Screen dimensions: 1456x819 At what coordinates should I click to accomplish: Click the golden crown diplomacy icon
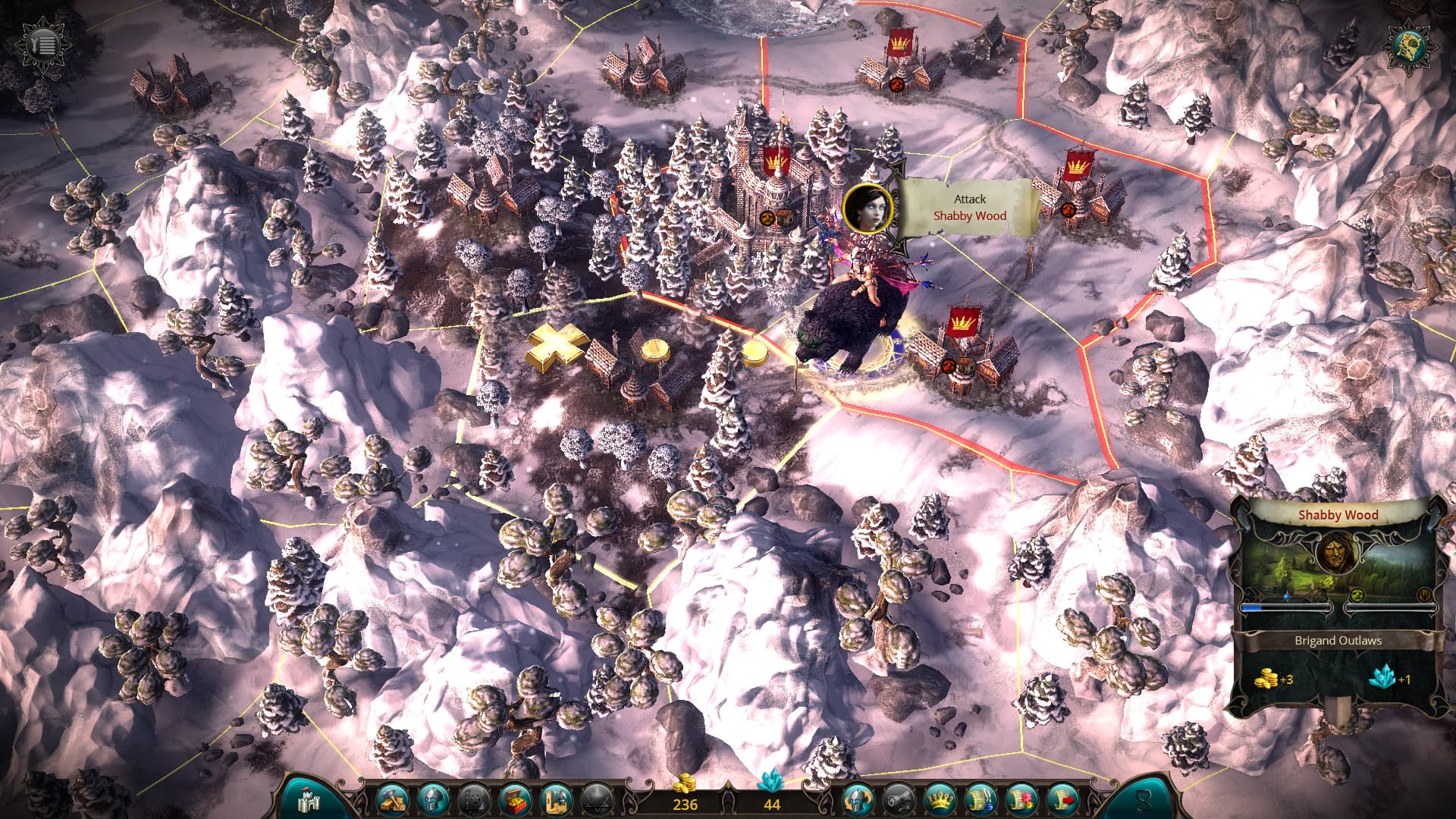tap(940, 799)
